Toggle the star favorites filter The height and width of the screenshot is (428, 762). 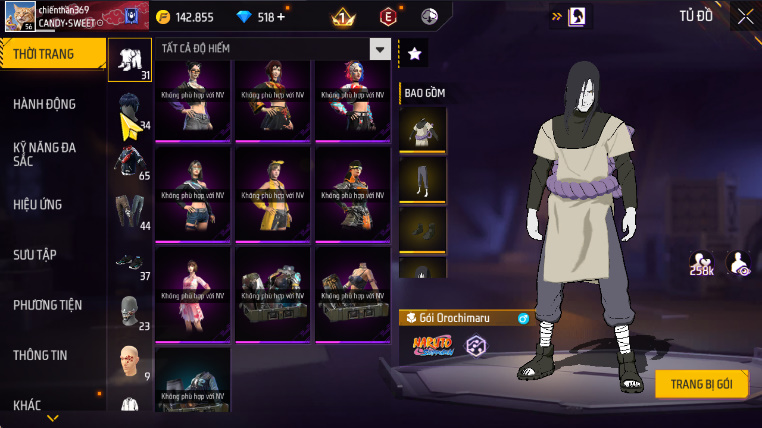click(x=414, y=54)
